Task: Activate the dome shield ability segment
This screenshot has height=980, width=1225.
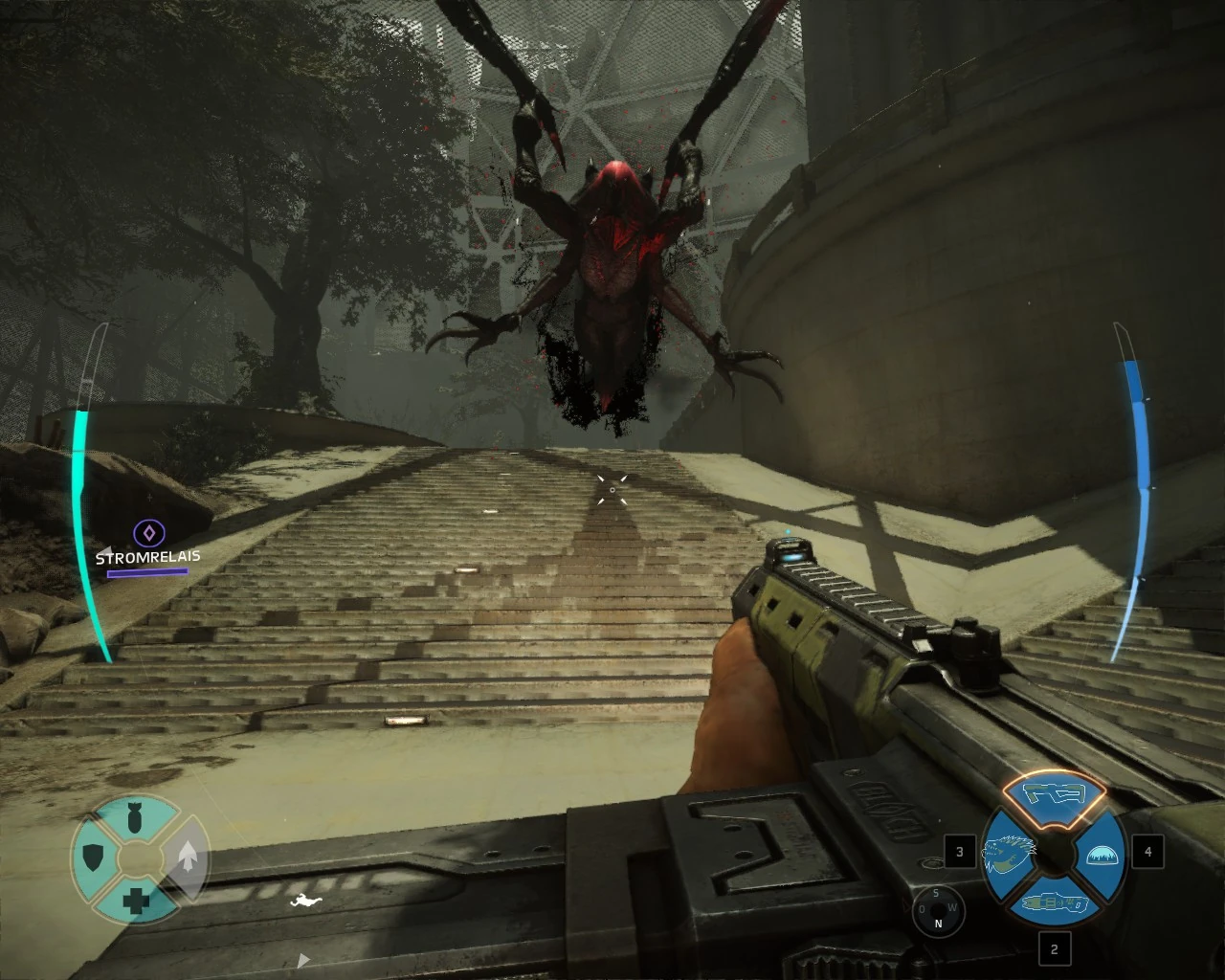Action: coord(1100,855)
